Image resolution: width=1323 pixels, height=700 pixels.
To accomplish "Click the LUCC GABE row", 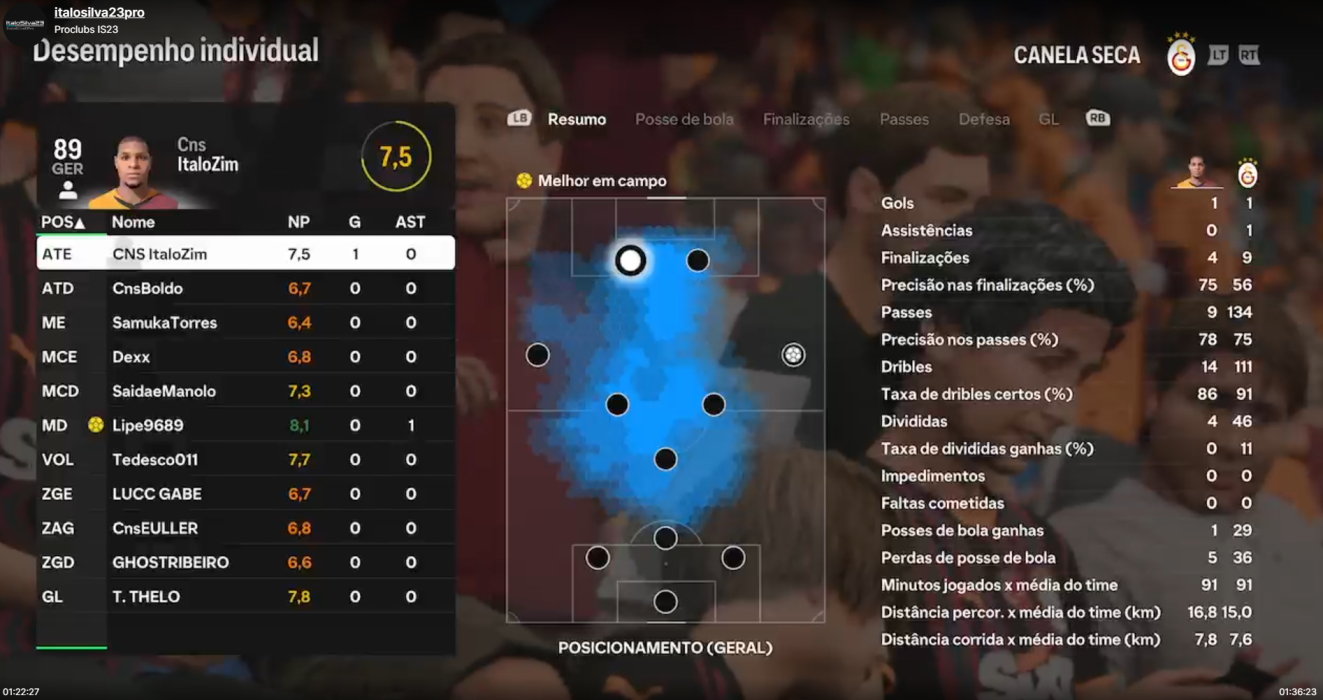I will coord(245,494).
